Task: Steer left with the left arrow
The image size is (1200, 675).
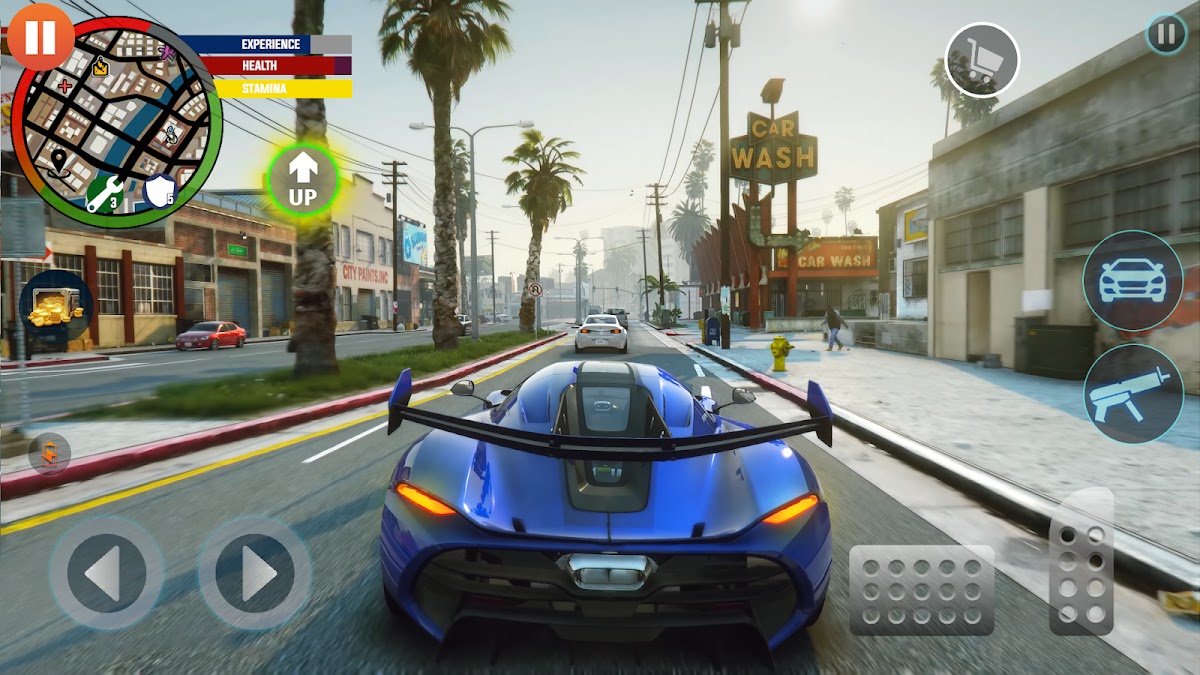Action: (106, 573)
